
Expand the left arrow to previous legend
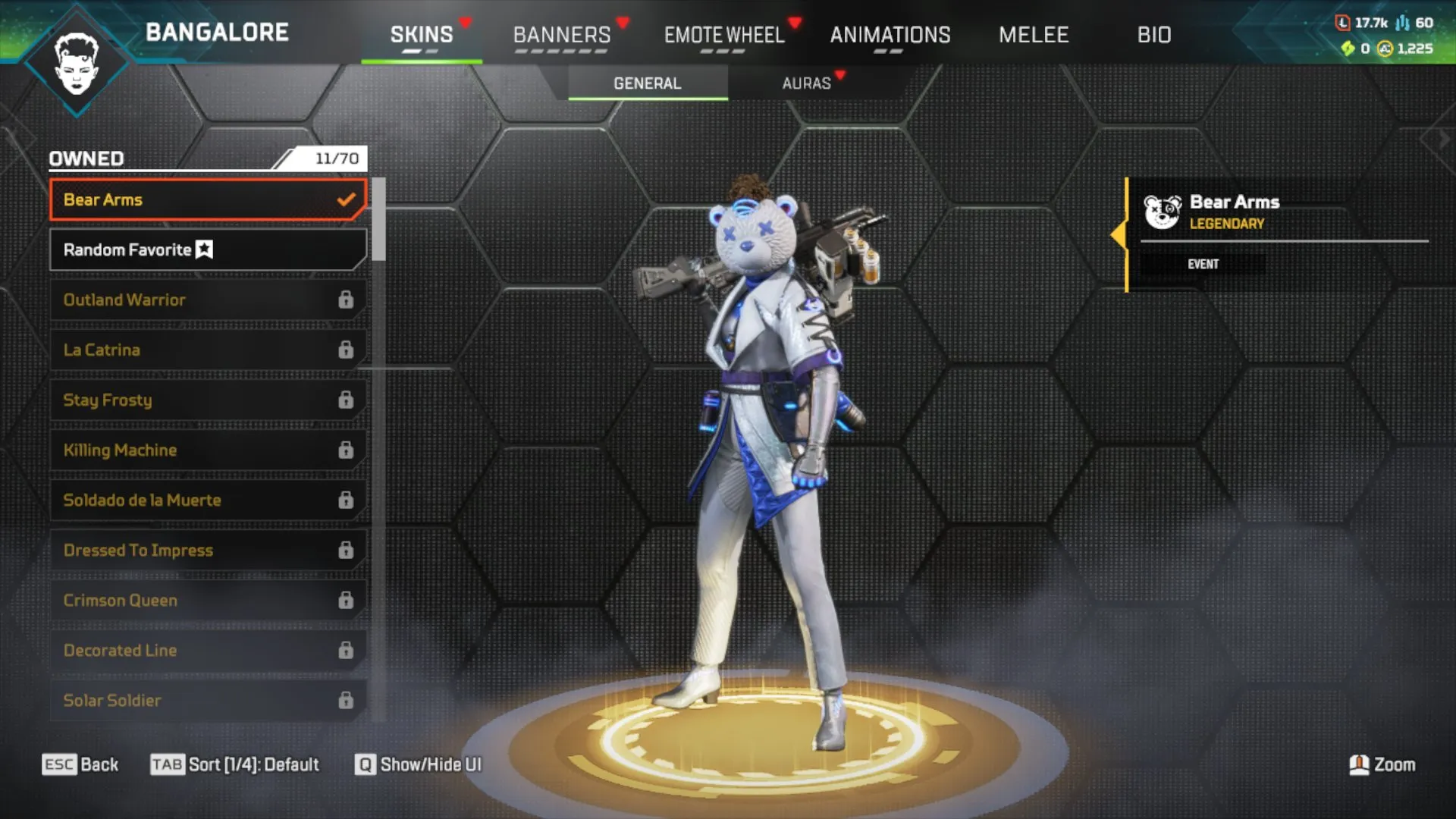coord(12,138)
